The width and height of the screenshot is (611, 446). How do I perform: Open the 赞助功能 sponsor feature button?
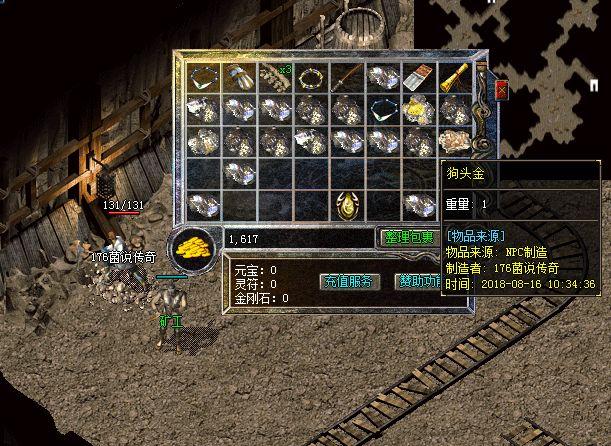coord(419,281)
